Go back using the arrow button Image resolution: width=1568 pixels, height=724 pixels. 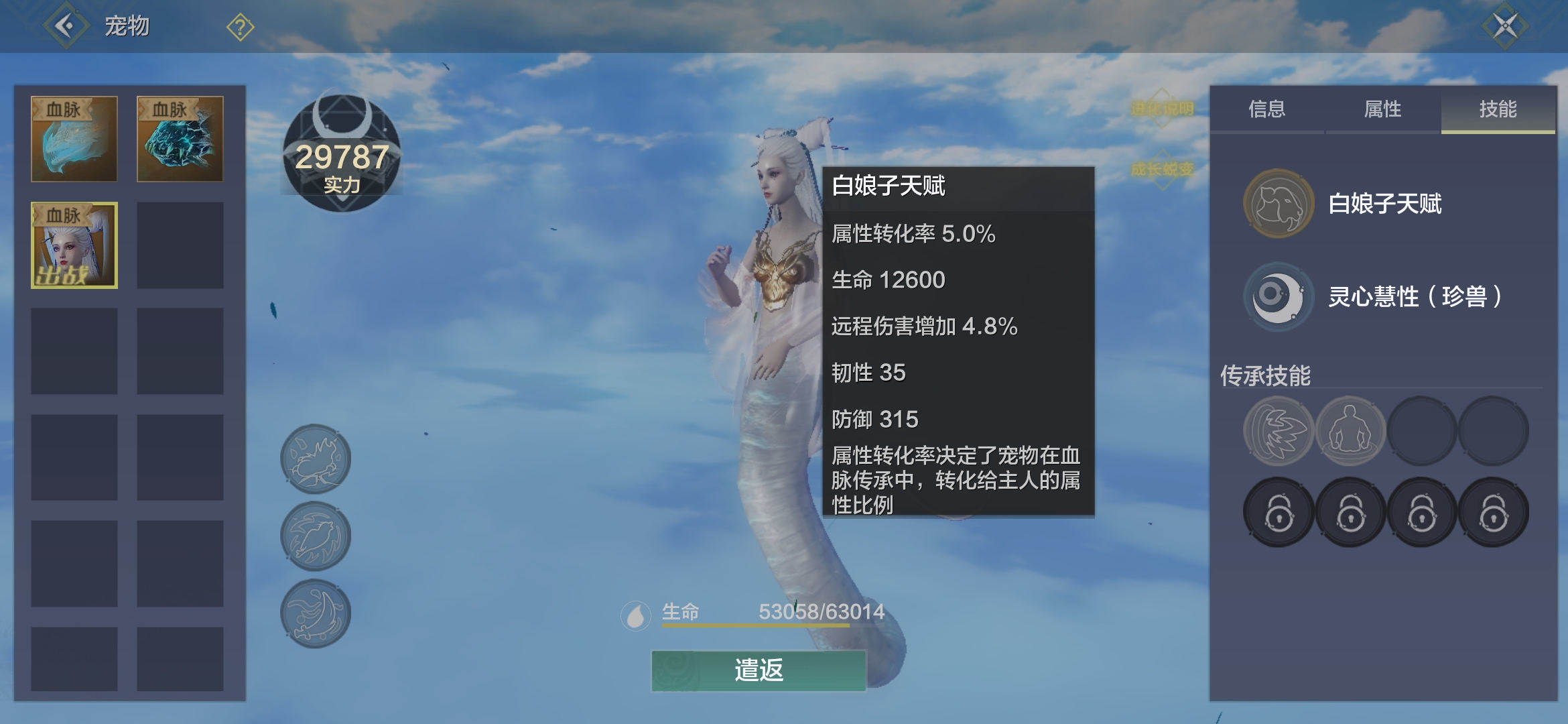coord(65,26)
